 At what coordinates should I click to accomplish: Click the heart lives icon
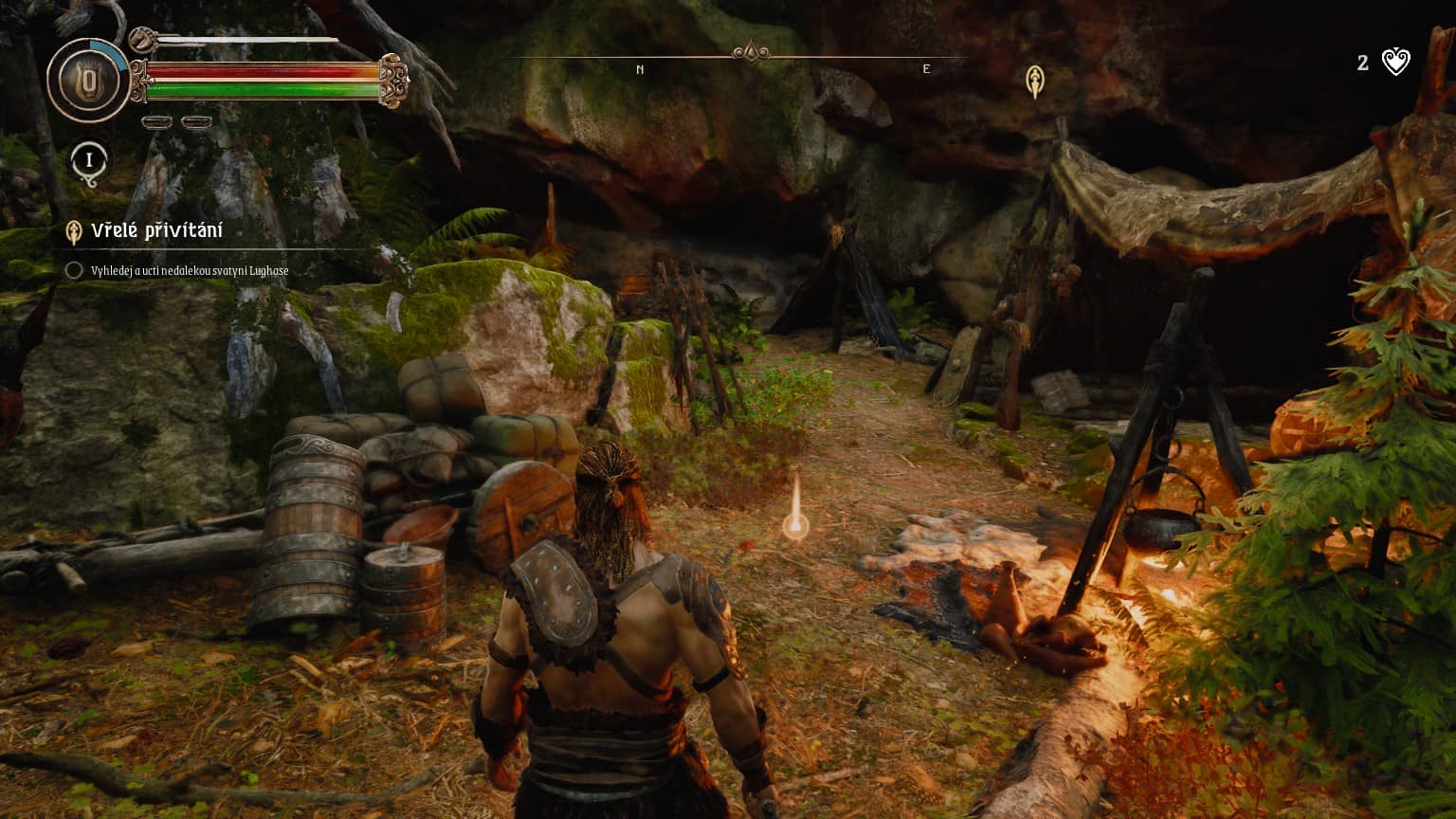(1396, 63)
